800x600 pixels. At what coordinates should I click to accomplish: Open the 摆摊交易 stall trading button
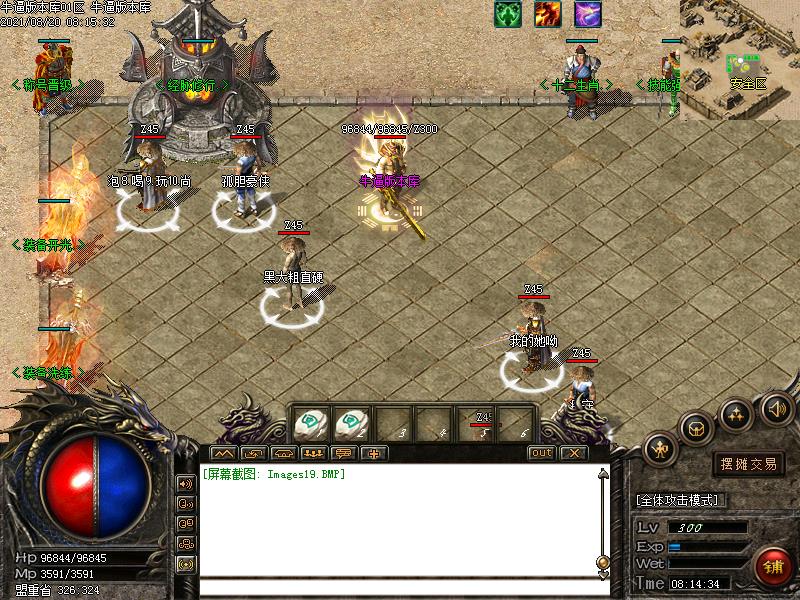point(749,464)
